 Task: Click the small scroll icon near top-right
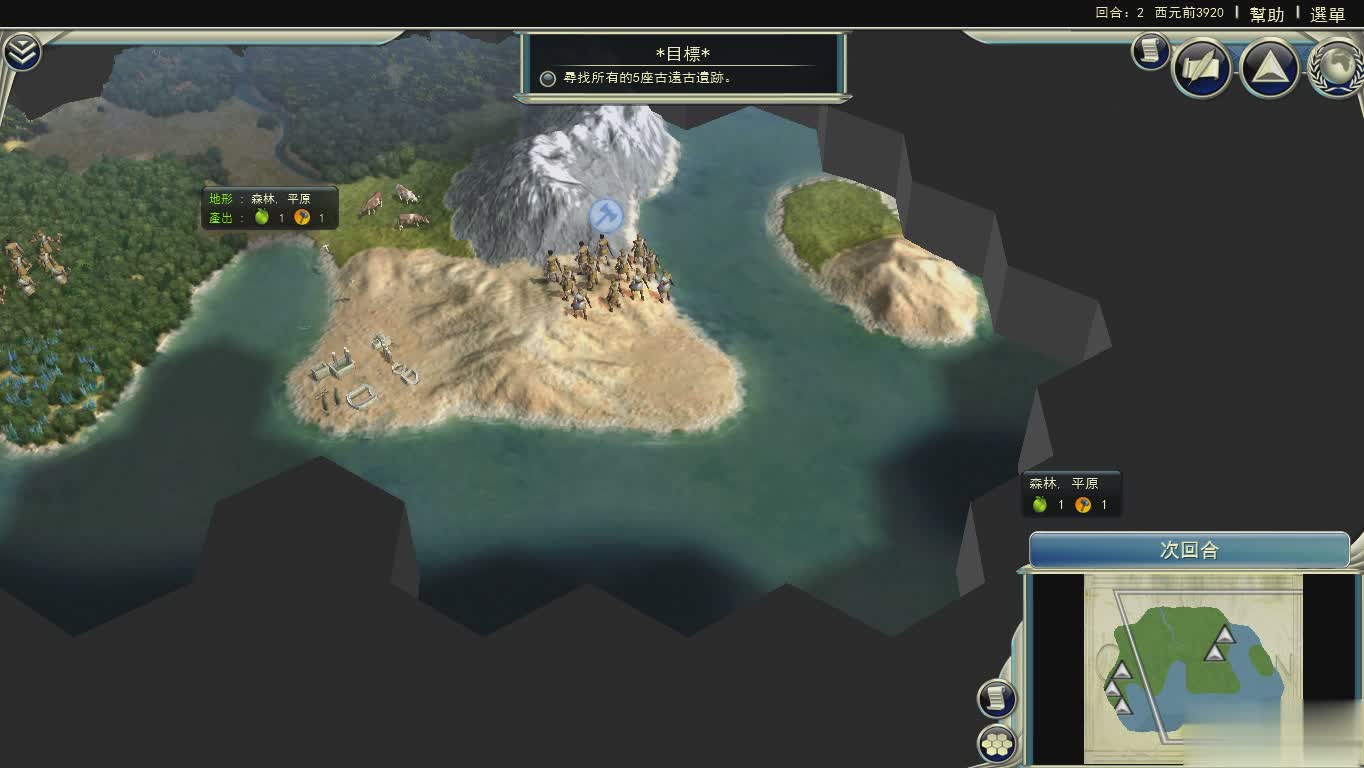[1151, 50]
